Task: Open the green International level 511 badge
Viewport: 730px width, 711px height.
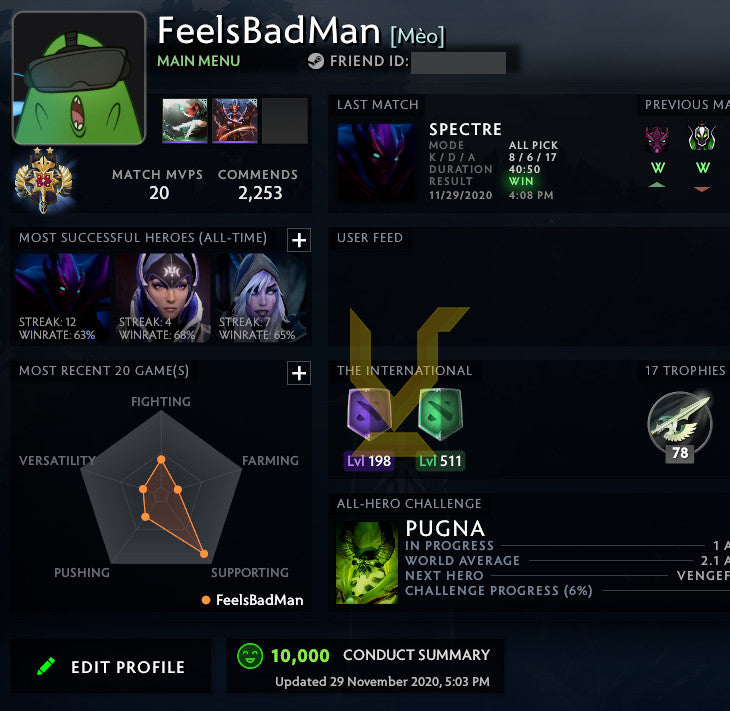Action: [440, 420]
